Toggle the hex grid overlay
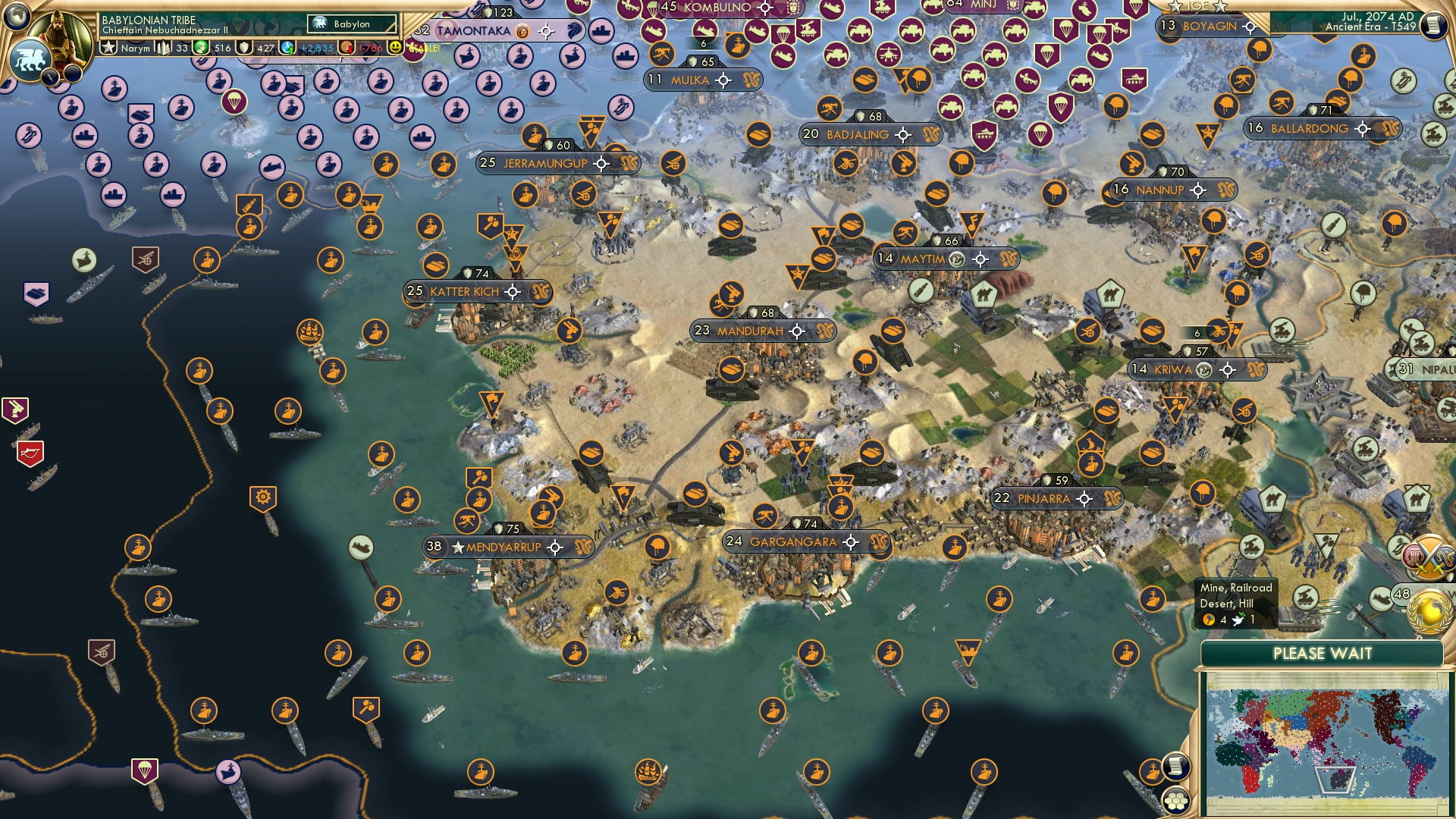 click(1175, 800)
